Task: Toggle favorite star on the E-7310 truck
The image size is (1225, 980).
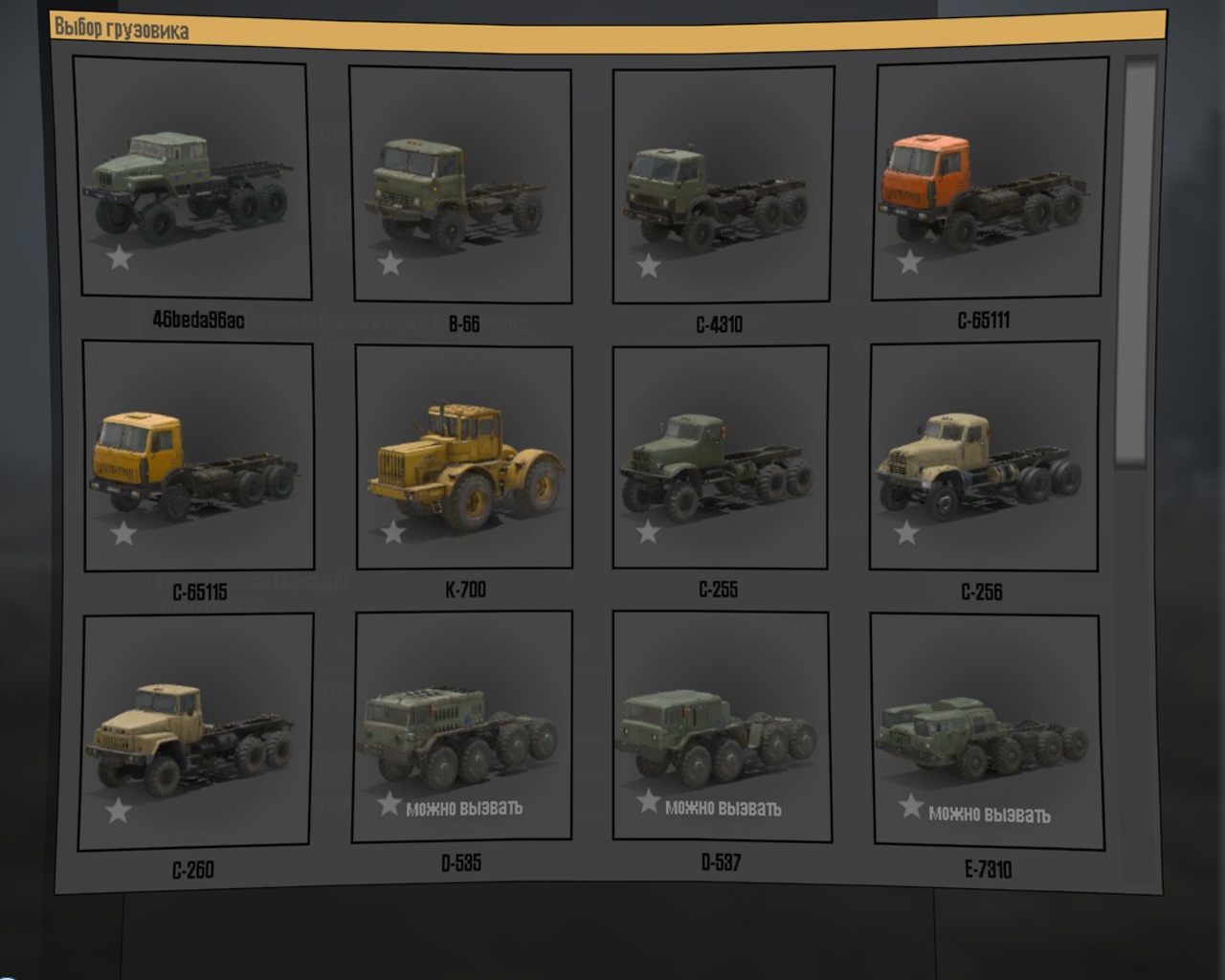Action: [x=907, y=807]
